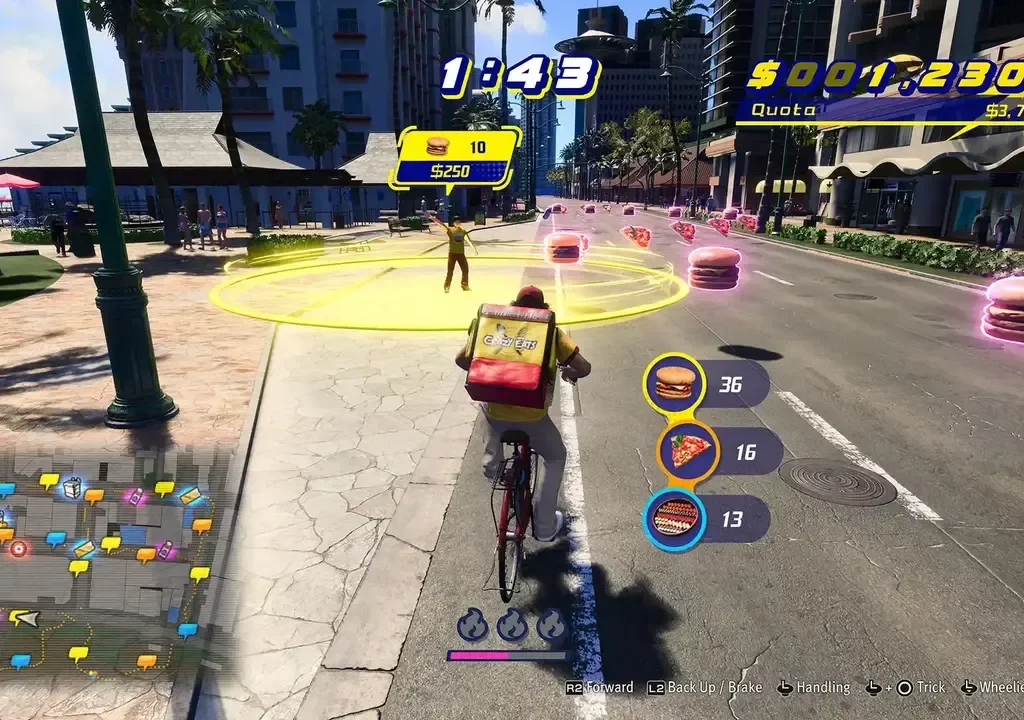Select the pizza slice inventory icon

(x=688, y=451)
